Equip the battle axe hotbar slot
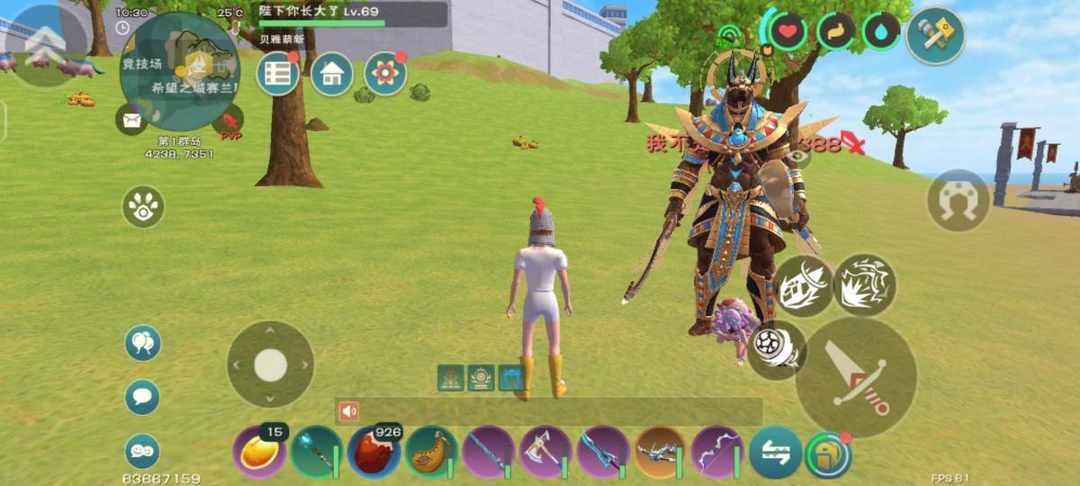Image resolution: width=1080 pixels, height=486 pixels. pyautogui.click(x=545, y=452)
